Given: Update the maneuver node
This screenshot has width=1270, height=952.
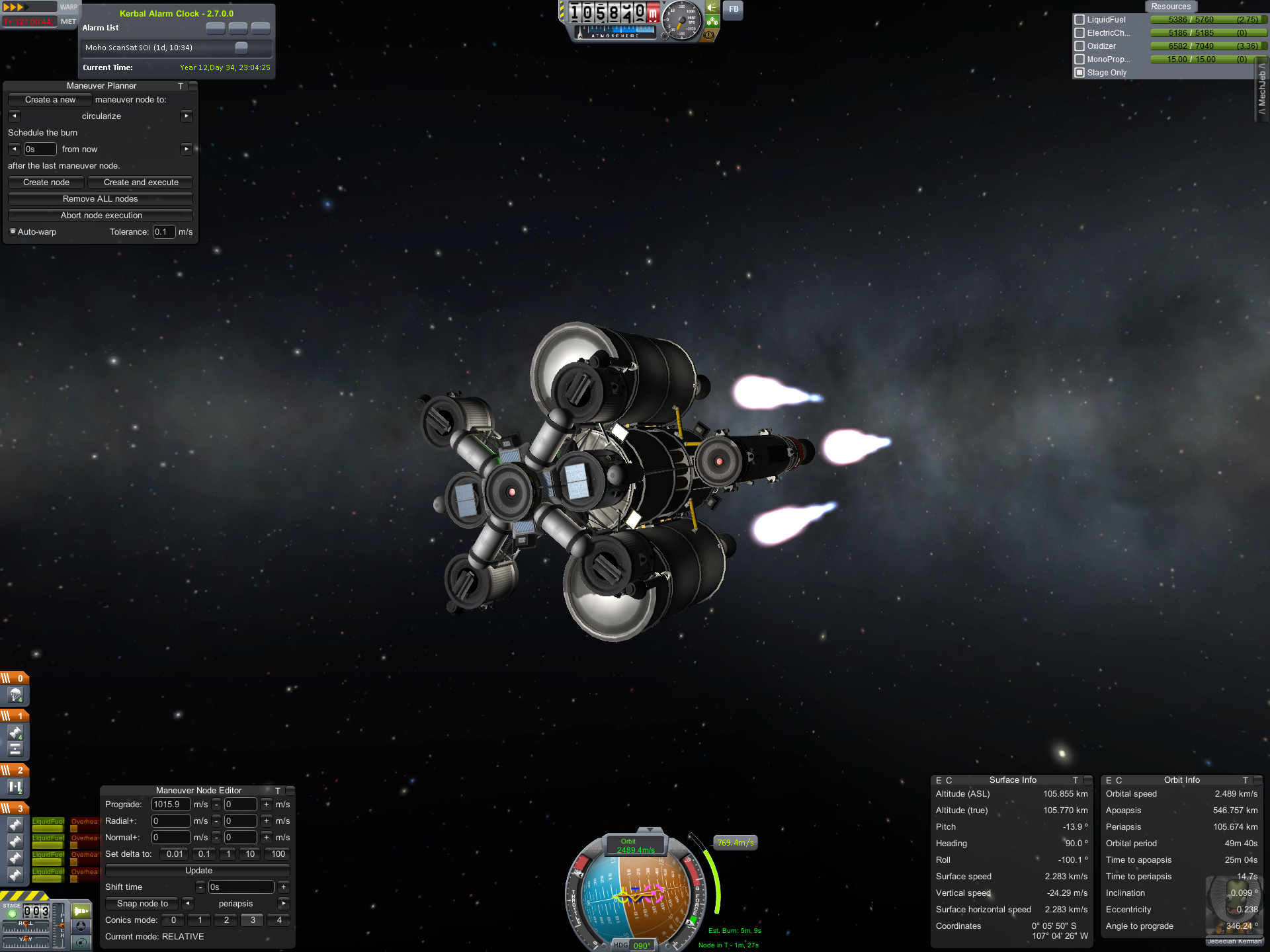Looking at the screenshot, I should (198, 871).
